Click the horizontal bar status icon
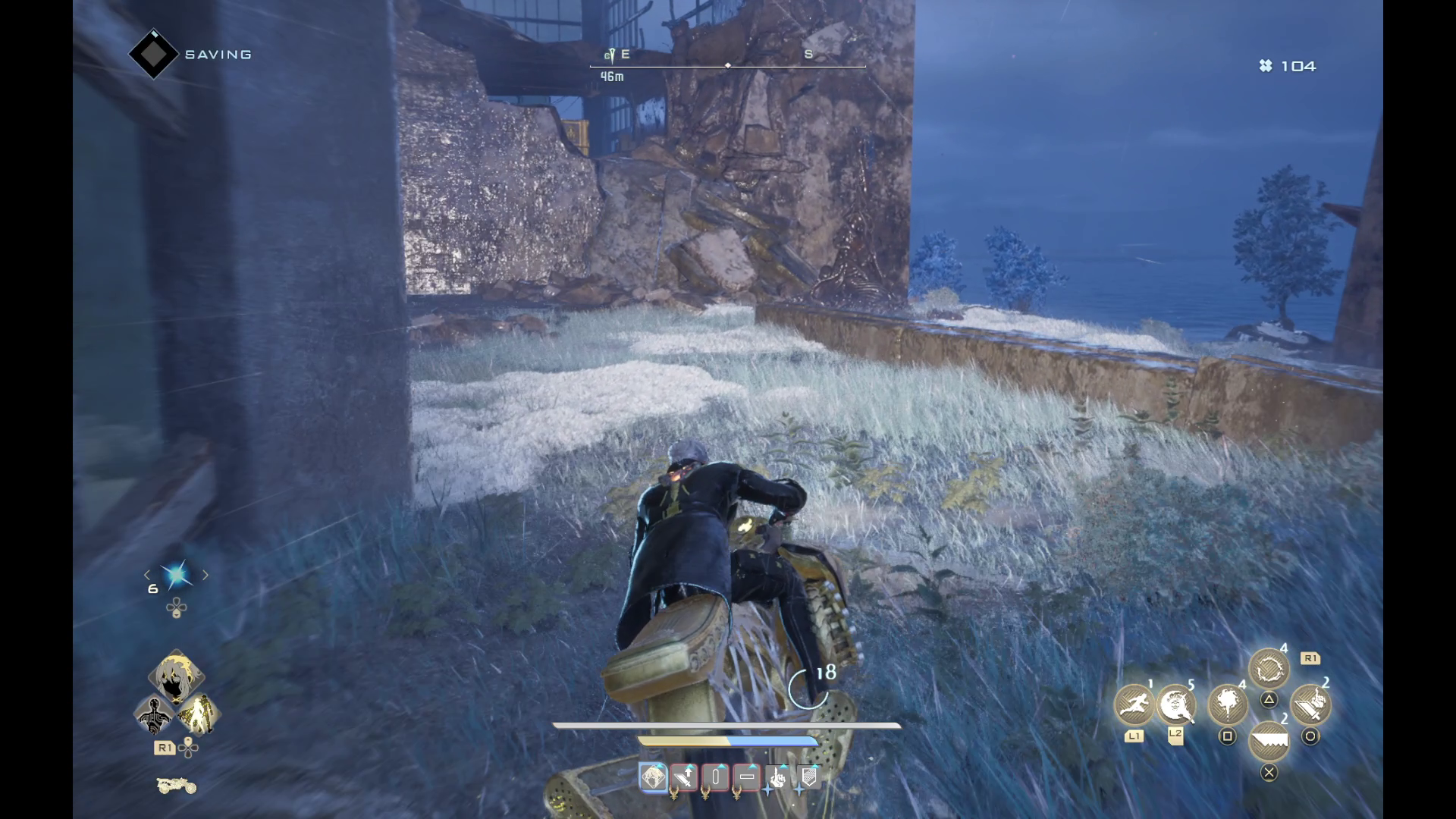Image resolution: width=1456 pixels, height=819 pixels. click(746, 777)
